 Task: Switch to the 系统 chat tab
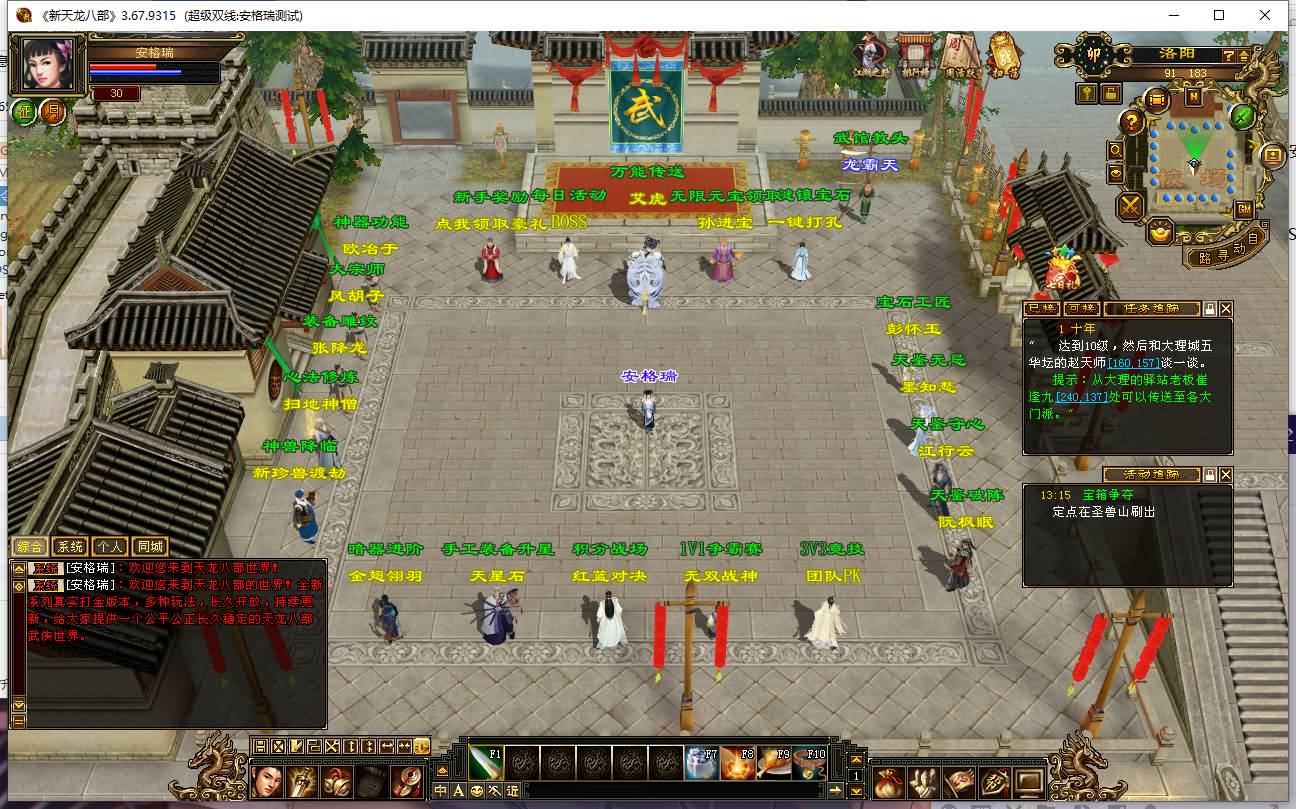coord(69,547)
